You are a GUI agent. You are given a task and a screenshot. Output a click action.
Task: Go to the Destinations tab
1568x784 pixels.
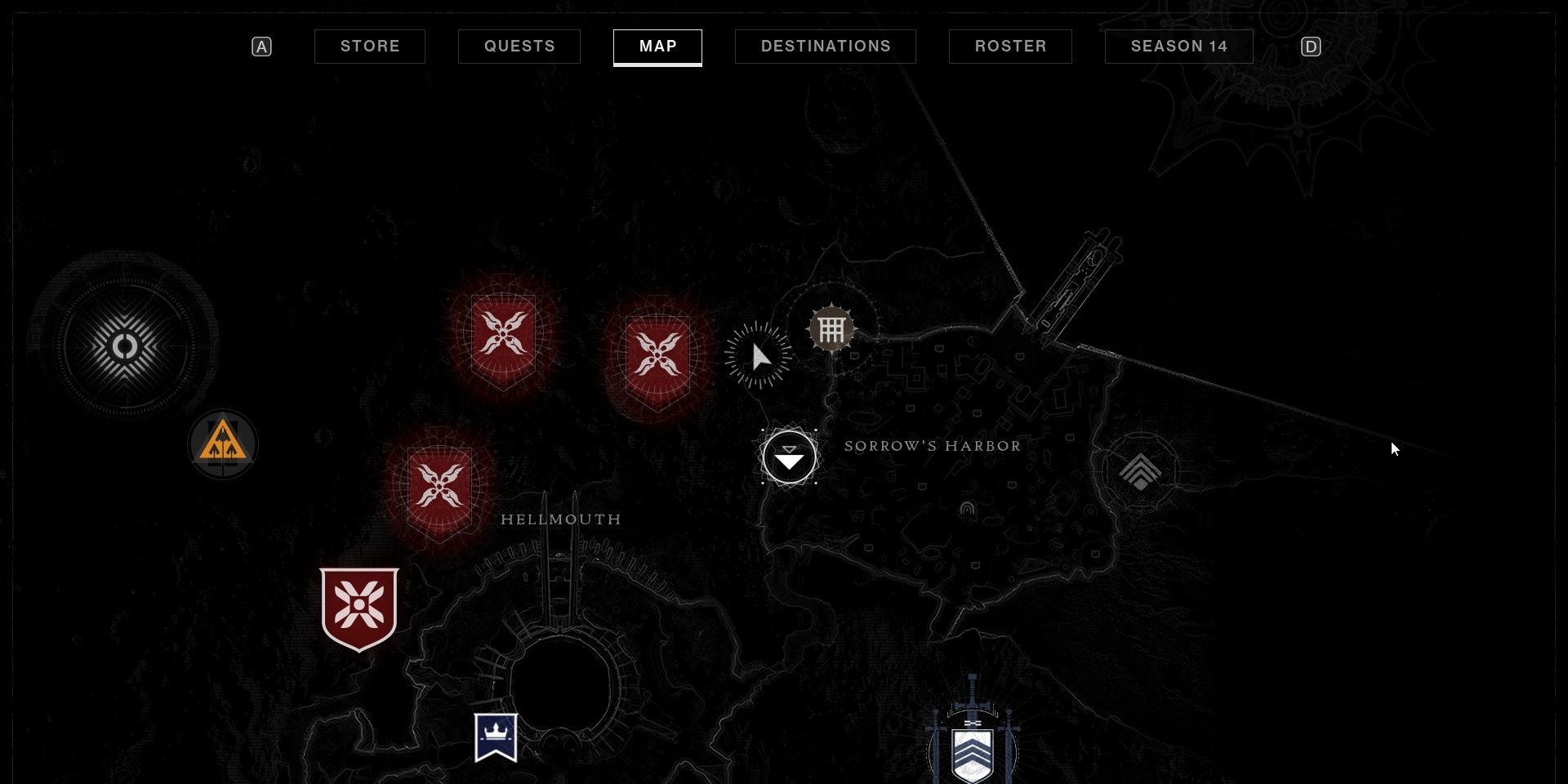click(826, 47)
